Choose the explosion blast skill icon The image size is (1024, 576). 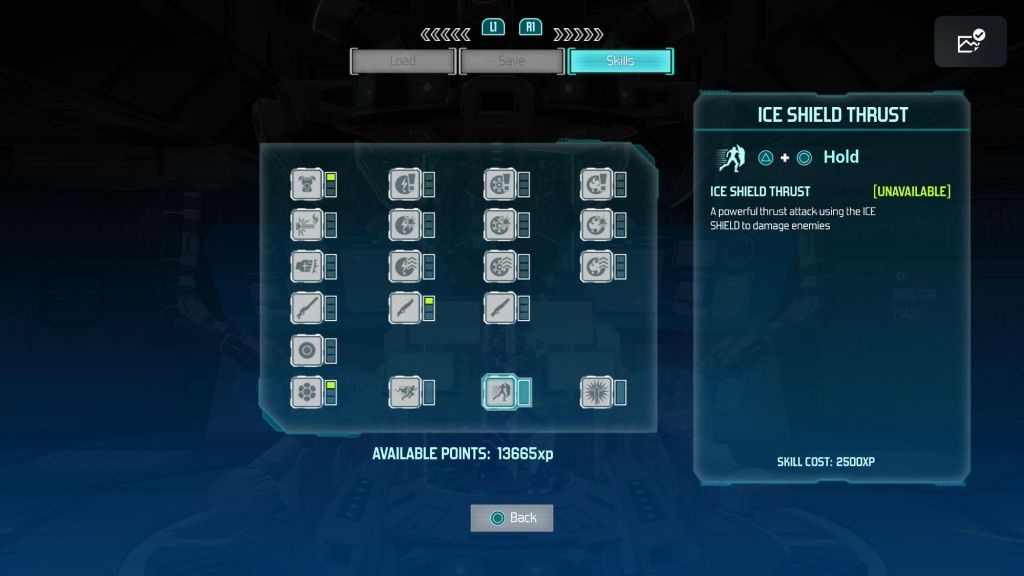[306, 225]
